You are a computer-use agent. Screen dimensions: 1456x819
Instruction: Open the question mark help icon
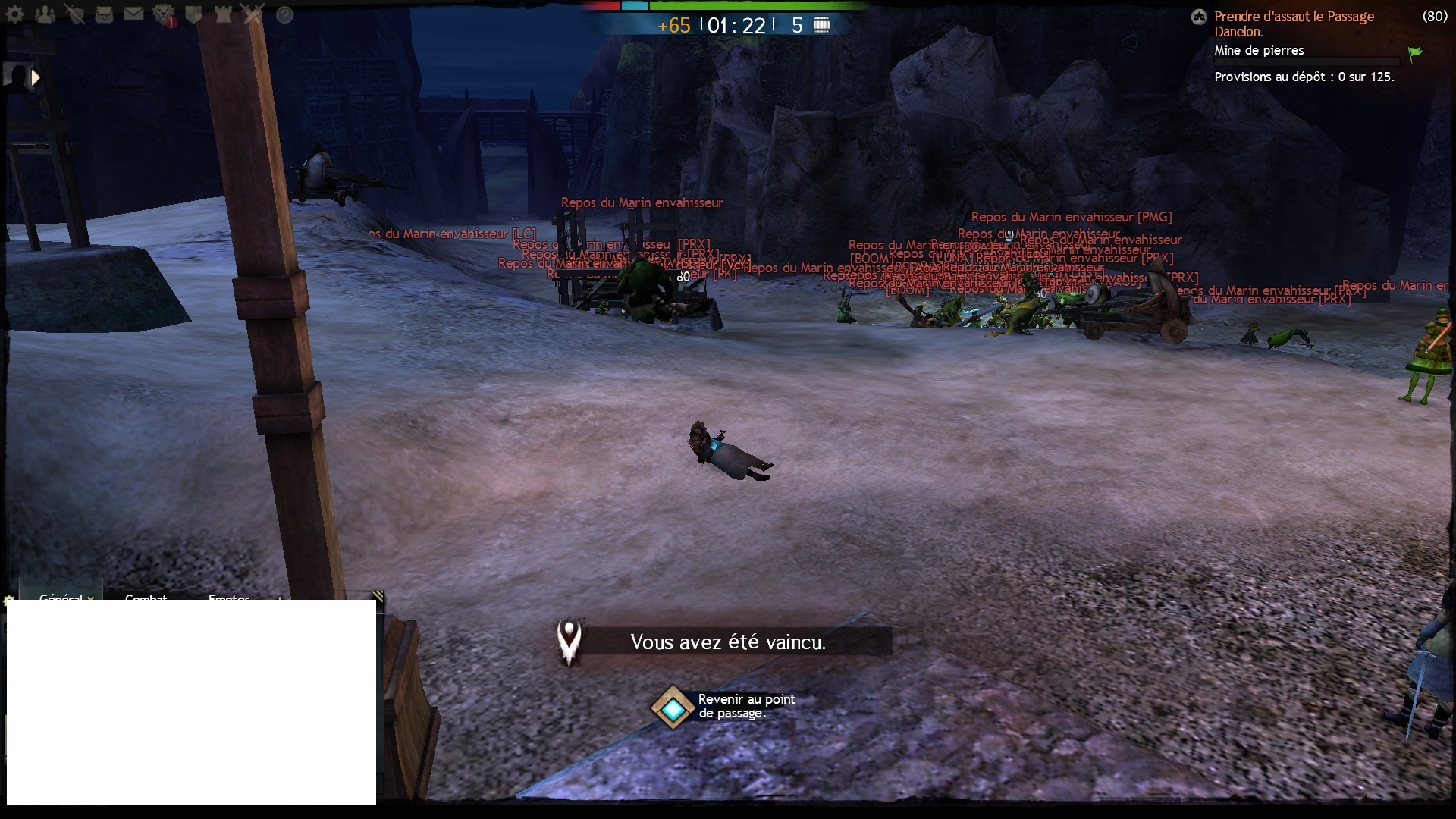(x=284, y=14)
